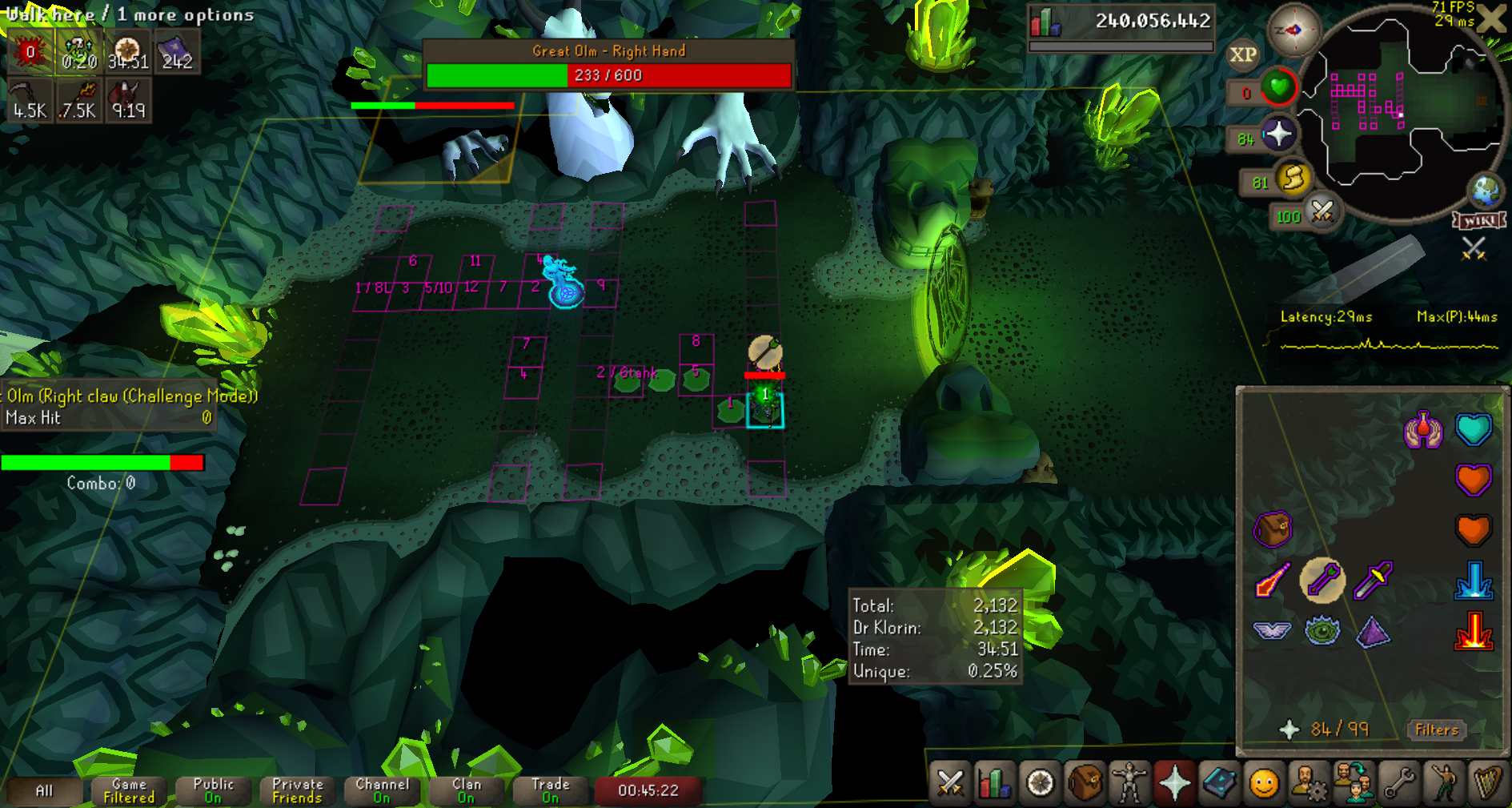
Task: Click the compass to face north
Action: (1293, 30)
